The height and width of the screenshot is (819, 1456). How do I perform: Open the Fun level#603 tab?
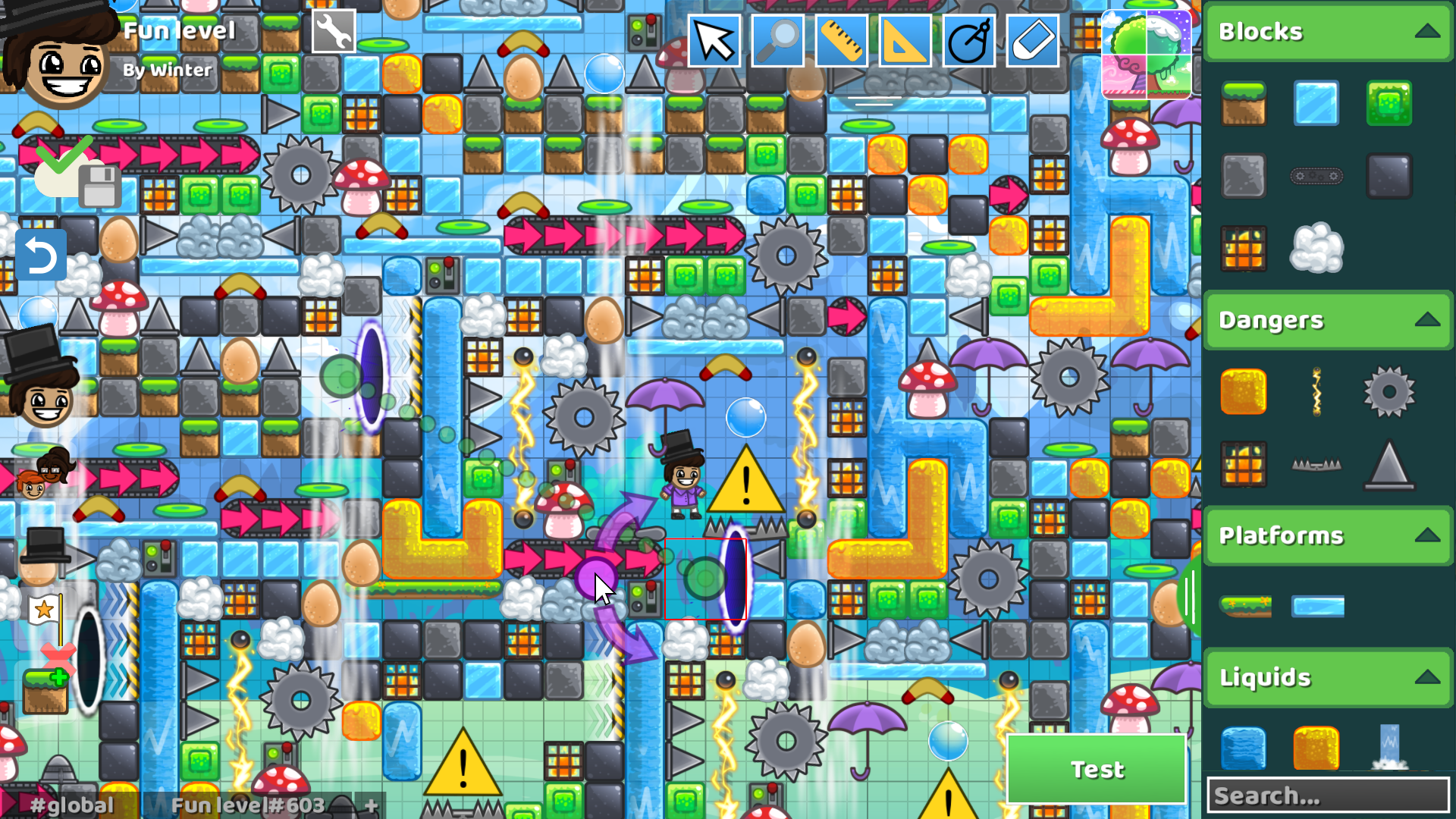click(x=246, y=806)
